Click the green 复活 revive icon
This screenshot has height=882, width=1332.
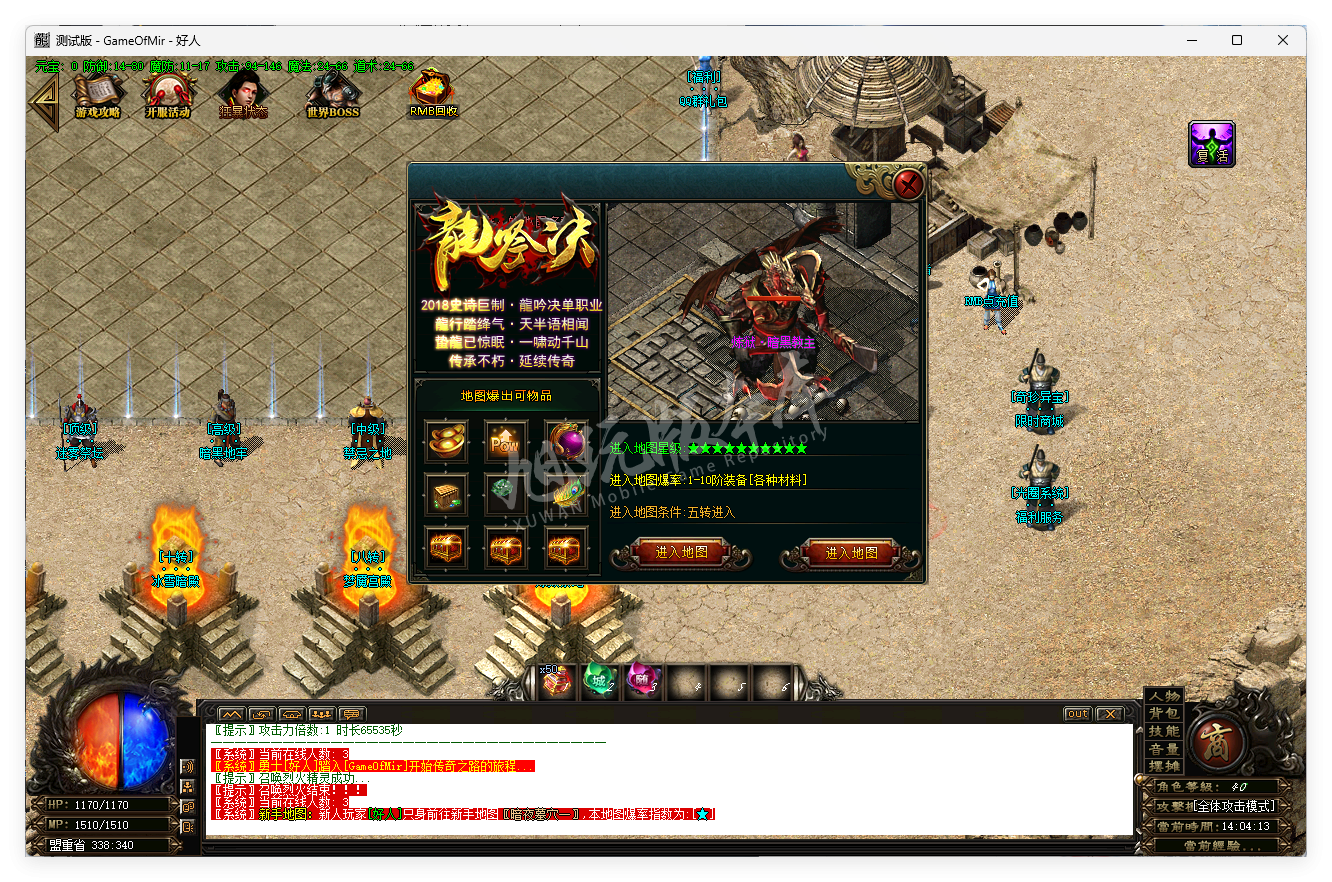(1211, 143)
